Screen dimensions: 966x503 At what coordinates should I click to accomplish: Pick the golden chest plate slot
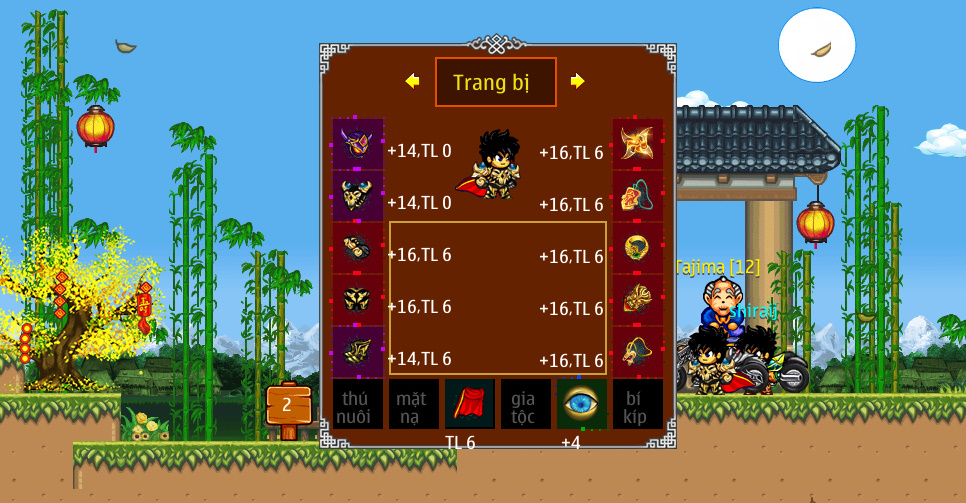pos(358,300)
